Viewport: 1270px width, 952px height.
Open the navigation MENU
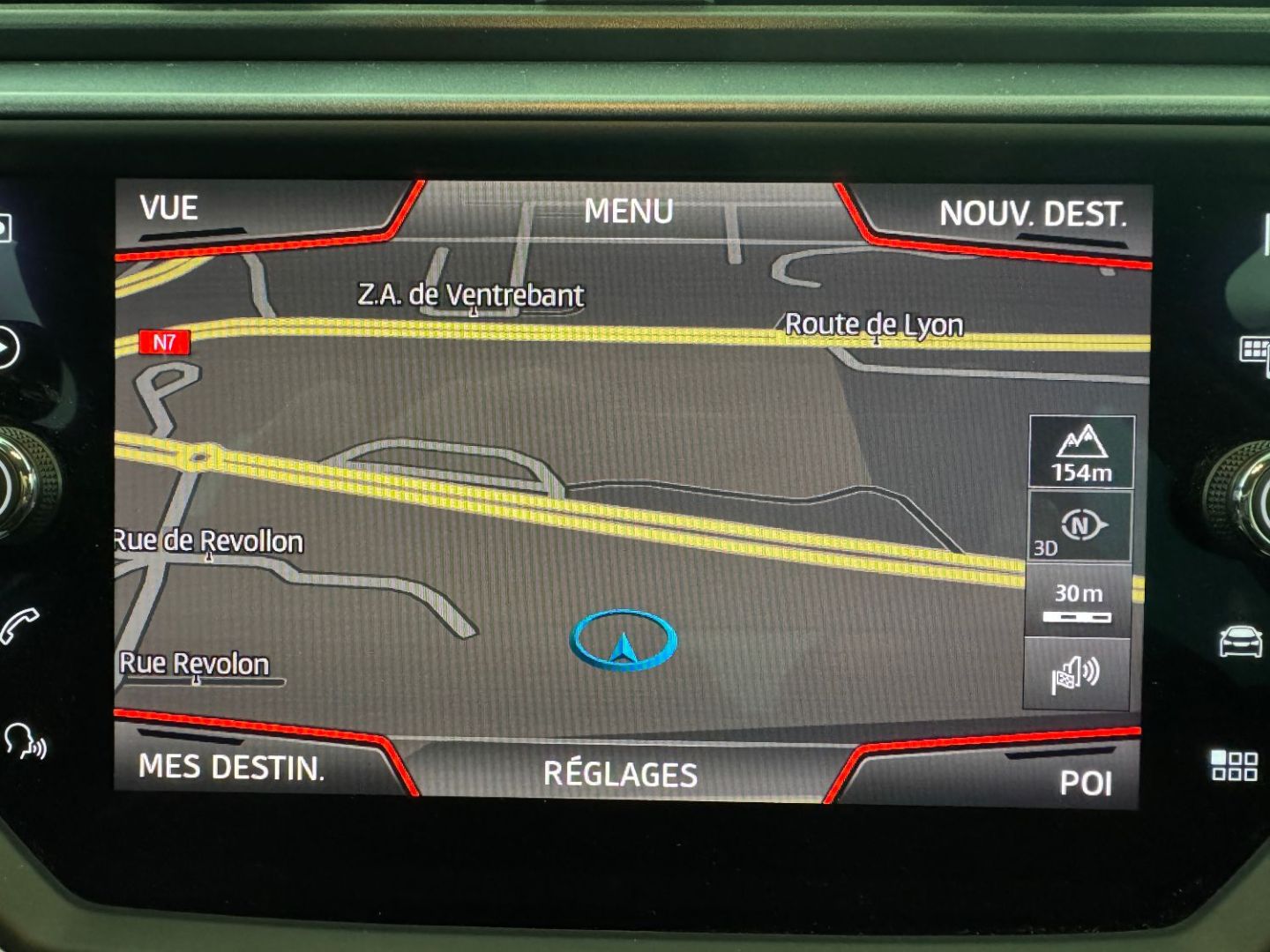pos(628,212)
